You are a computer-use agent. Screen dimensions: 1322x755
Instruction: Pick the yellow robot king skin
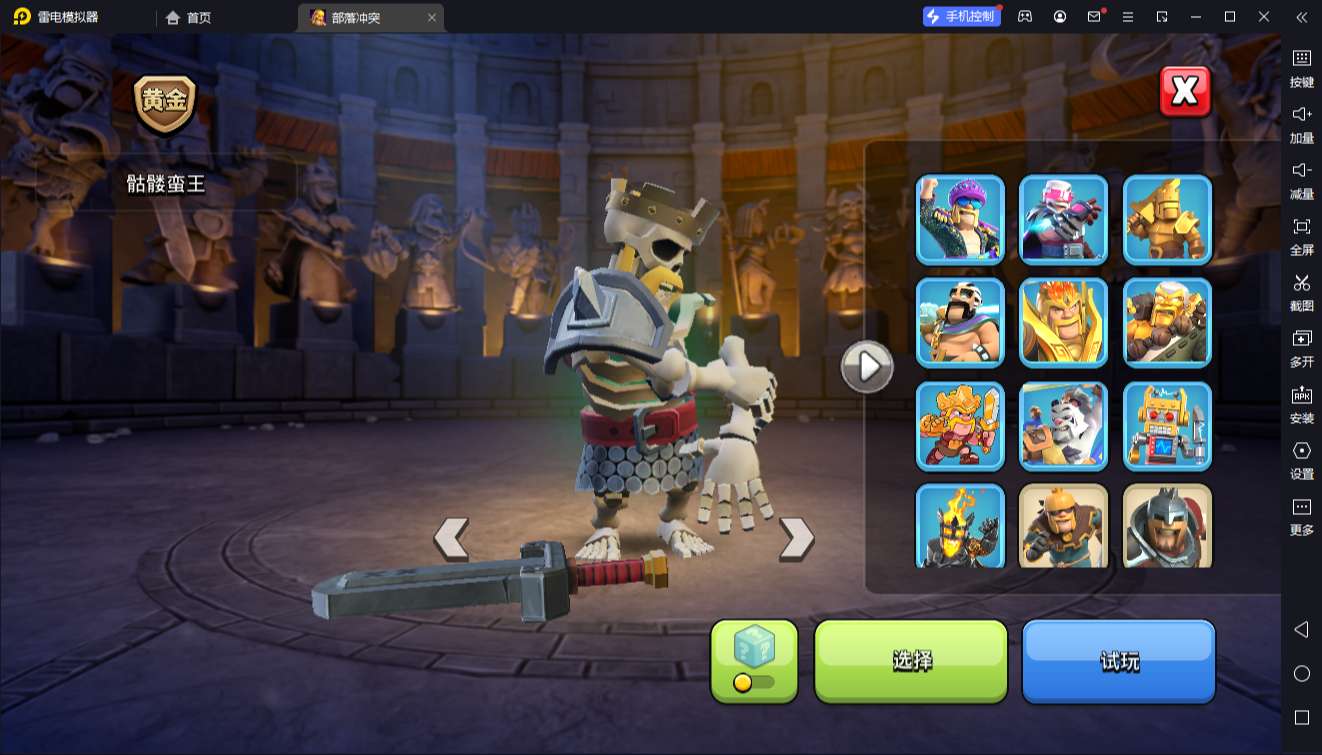coord(1168,427)
